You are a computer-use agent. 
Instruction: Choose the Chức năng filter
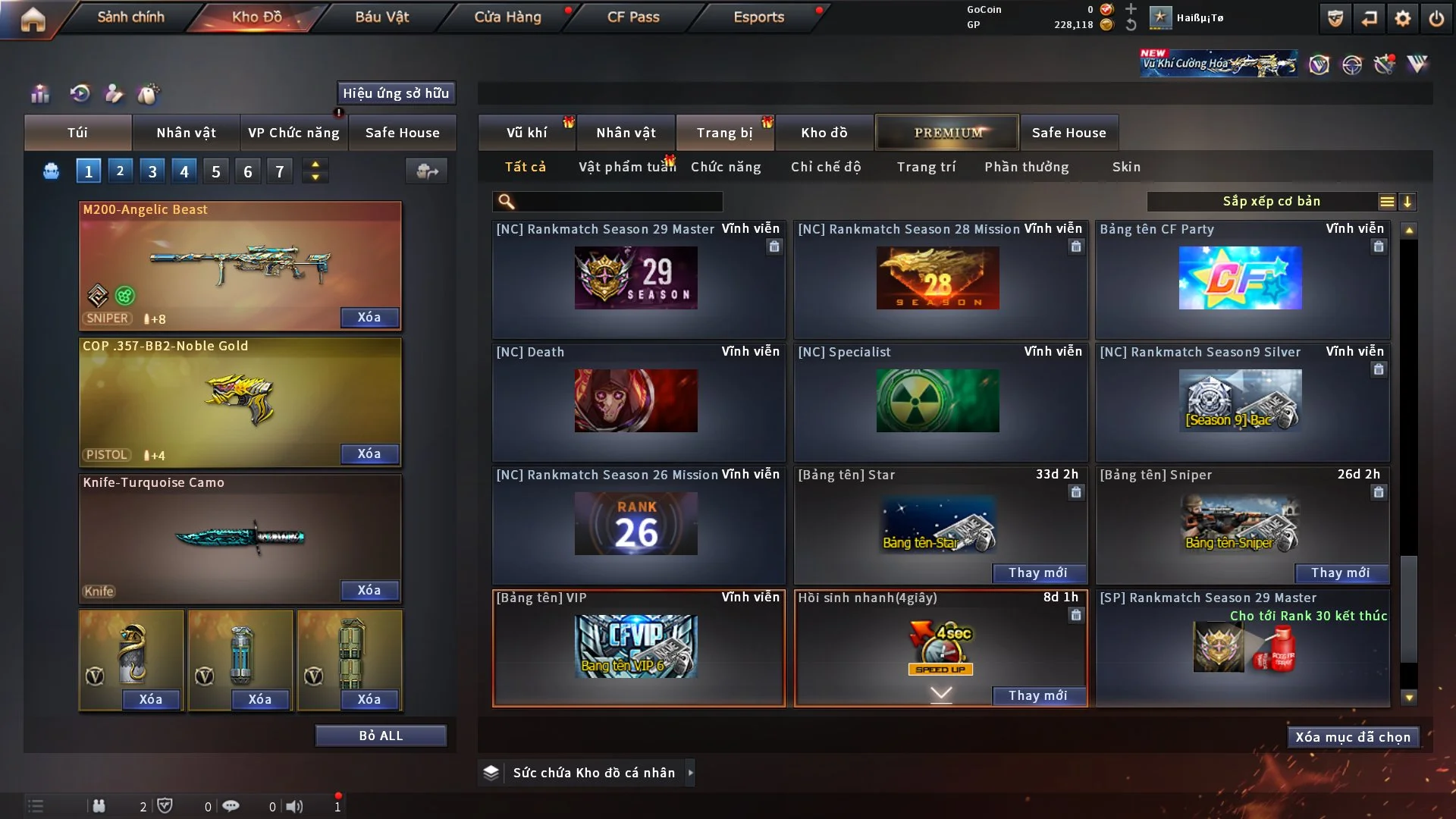pyautogui.click(x=726, y=167)
